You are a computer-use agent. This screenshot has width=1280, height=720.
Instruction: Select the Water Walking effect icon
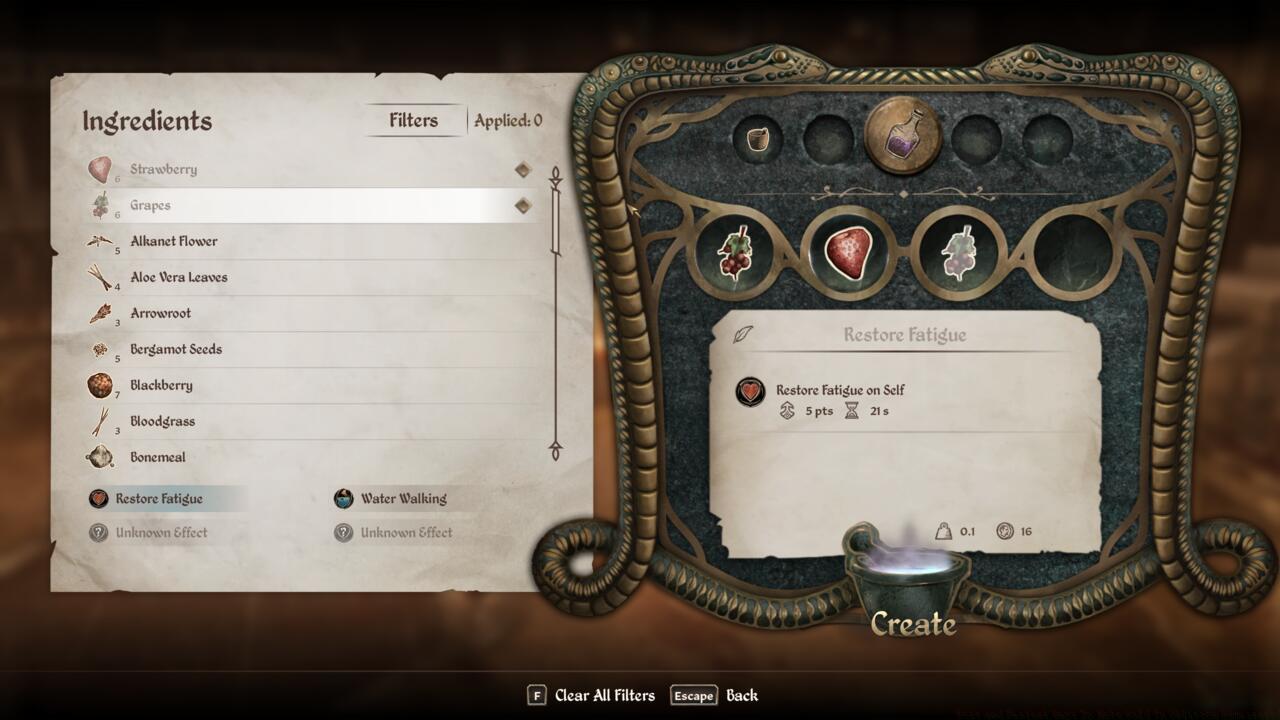(x=344, y=498)
